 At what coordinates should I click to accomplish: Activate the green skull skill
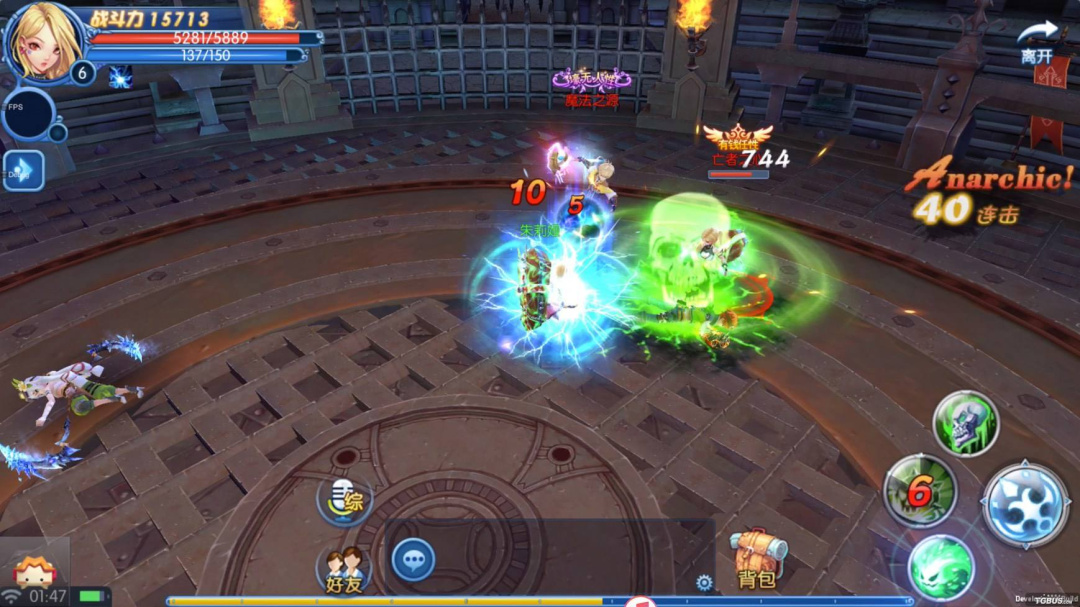[x=965, y=423]
